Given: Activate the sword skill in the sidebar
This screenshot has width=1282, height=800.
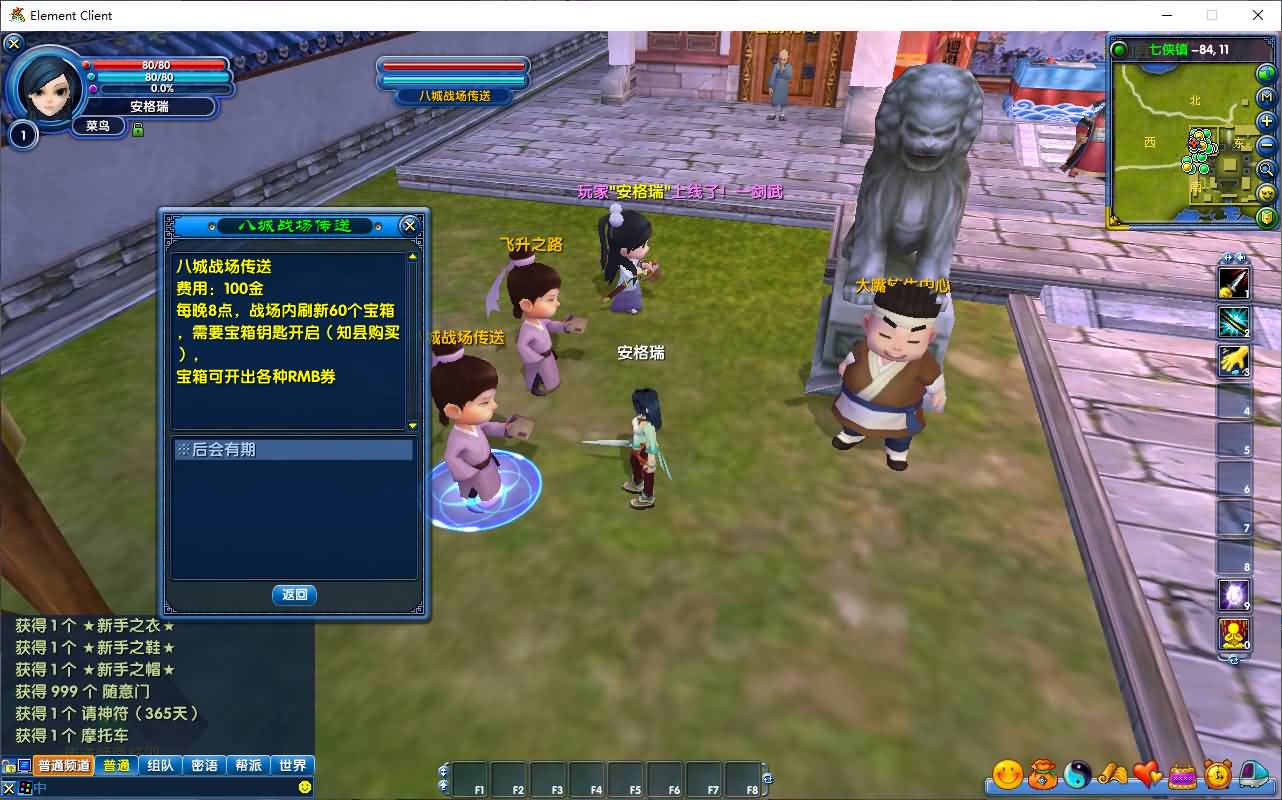Looking at the screenshot, I should 1233,283.
